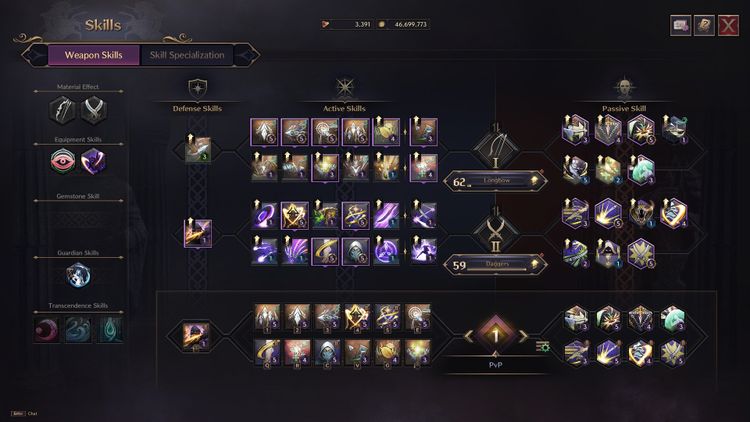Close the Skills window with the red X

pos(729,25)
